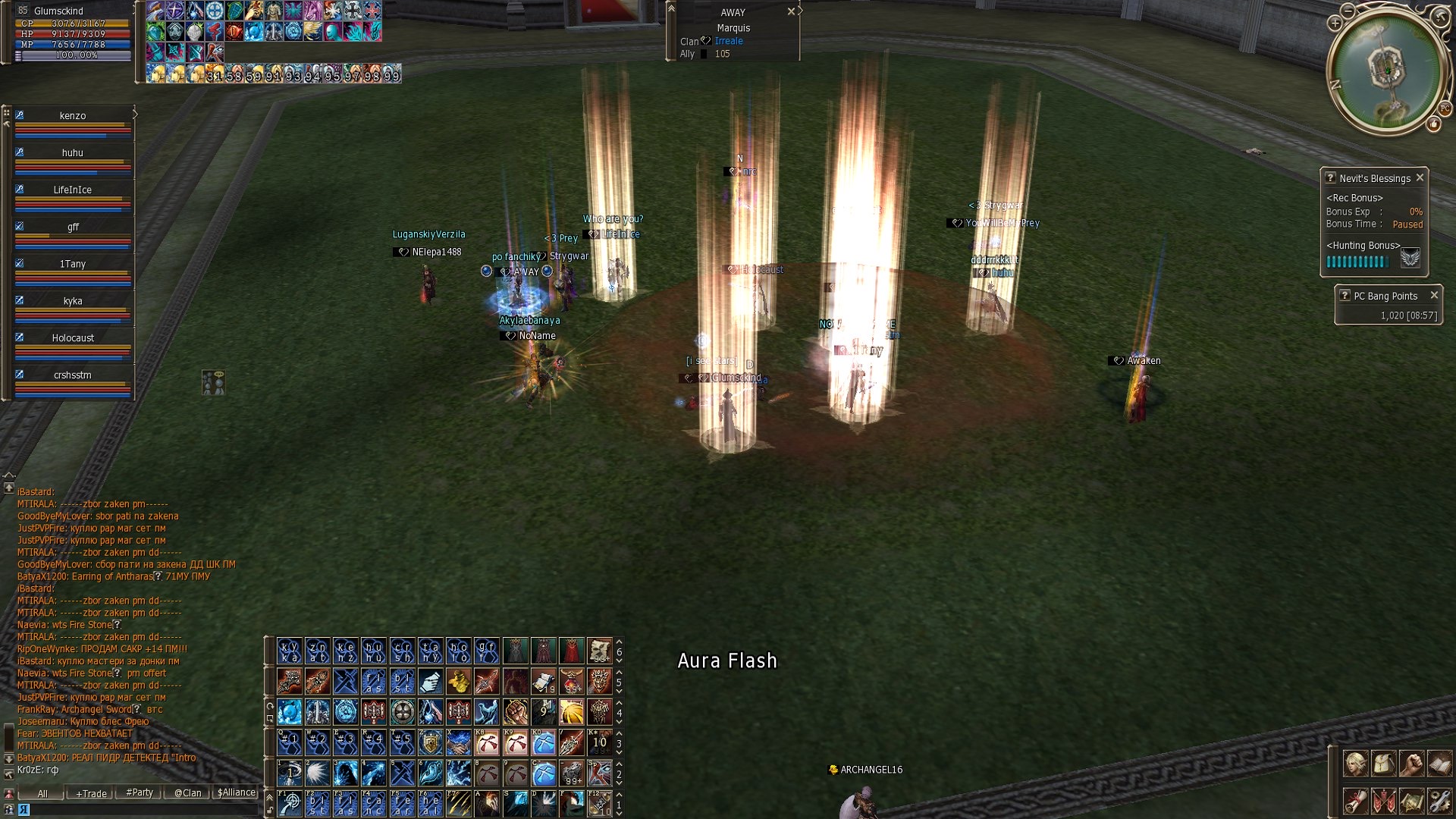Select party member LifeInIce
Image resolution: width=1456 pixels, height=819 pixels.
73,190
